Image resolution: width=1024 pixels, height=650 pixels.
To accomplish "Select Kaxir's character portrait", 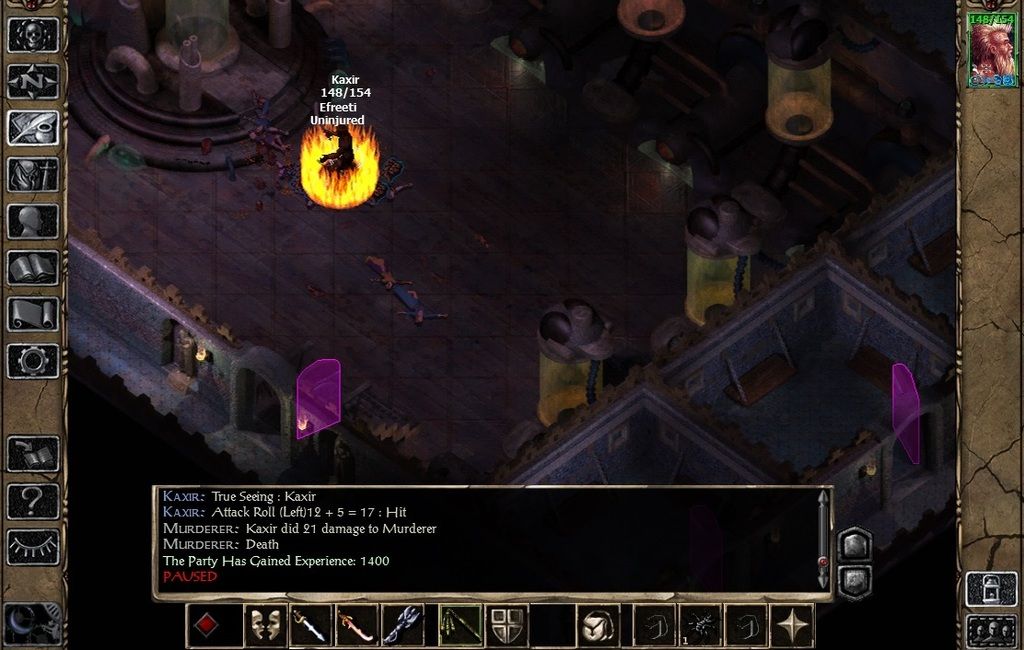I will pos(992,50).
